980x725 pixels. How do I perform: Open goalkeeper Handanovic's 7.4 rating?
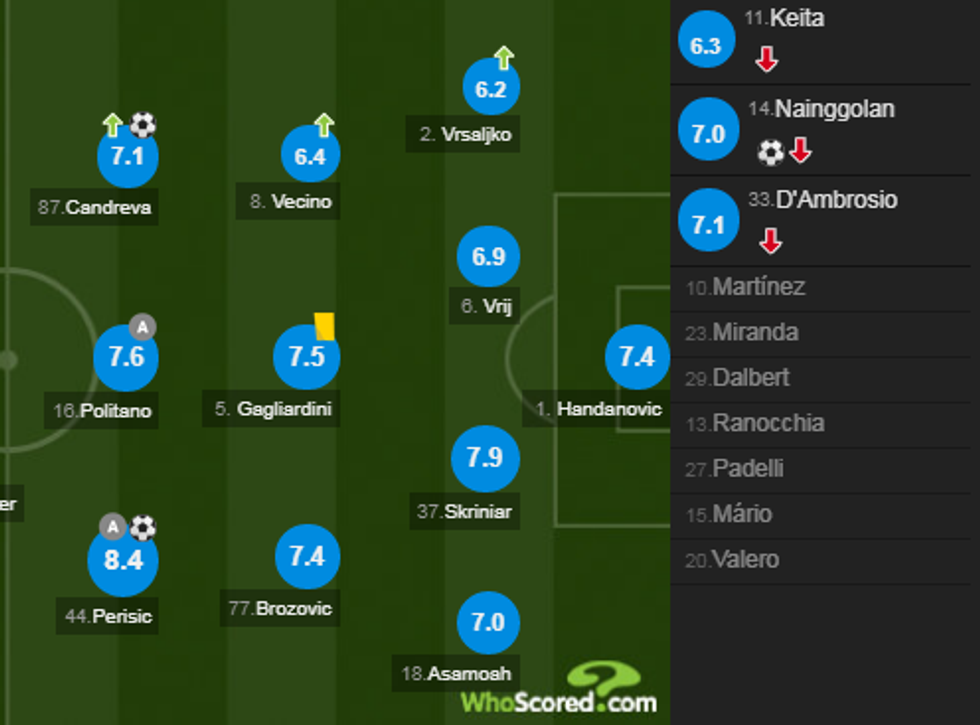tap(636, 357)
